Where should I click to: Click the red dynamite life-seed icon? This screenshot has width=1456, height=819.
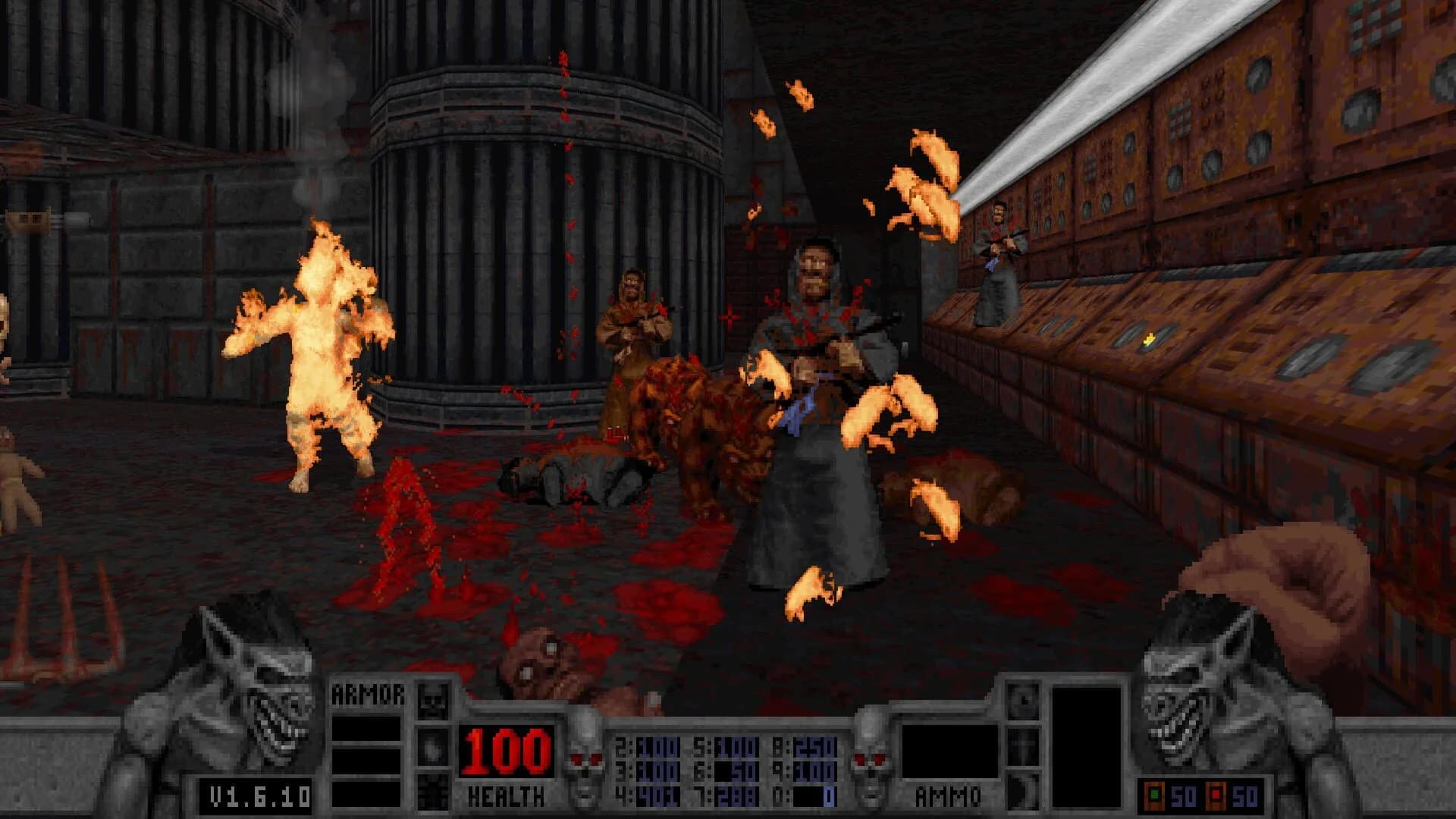tap(1216, 795)
